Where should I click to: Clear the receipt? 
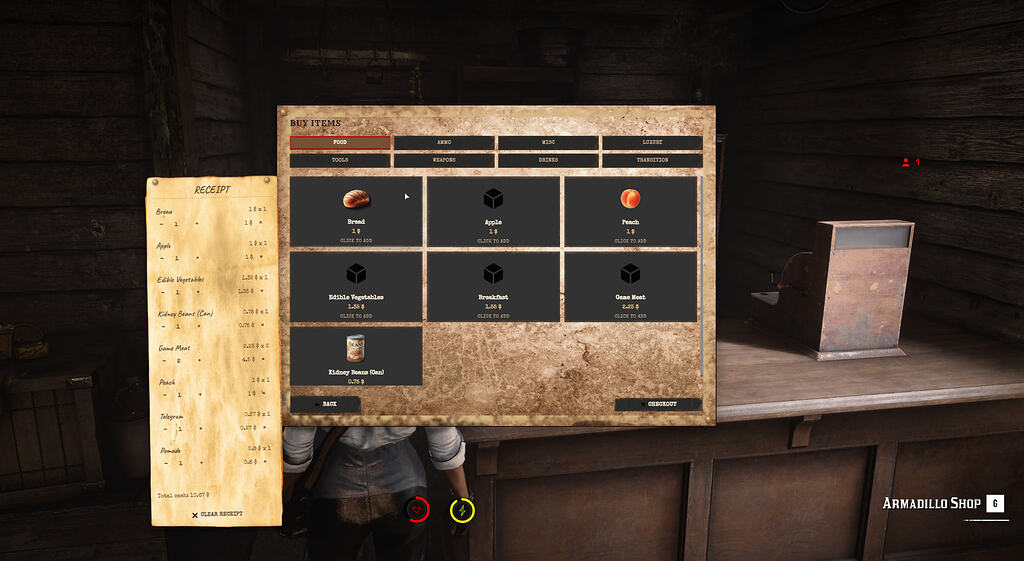click(217, 515)
